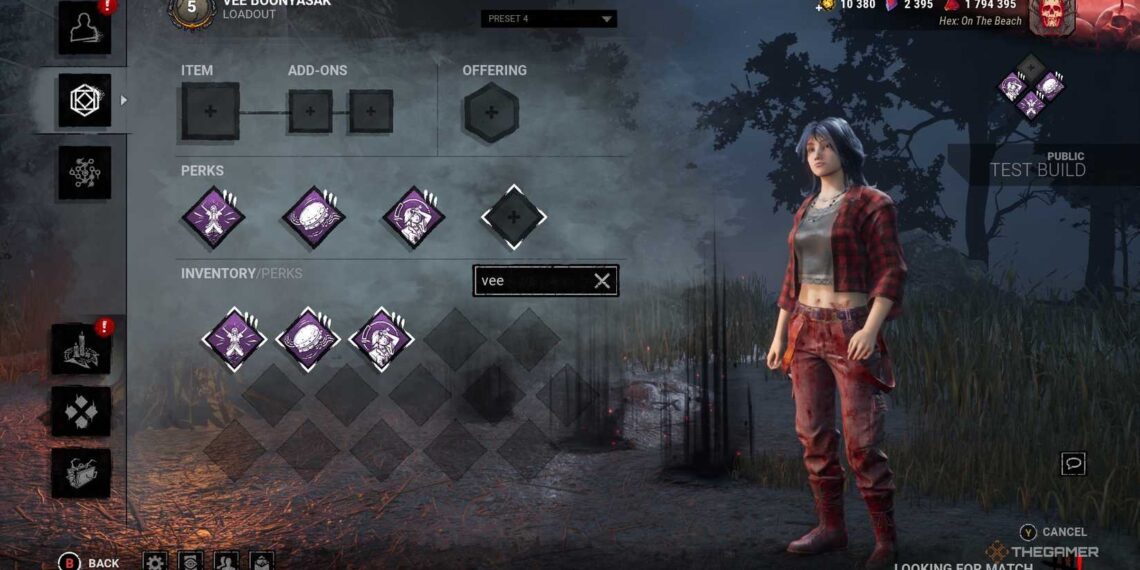Viewport: 1140px width, 570px height.
Task: Click the Test Build public mode panel
Action: pos(1040,165)
